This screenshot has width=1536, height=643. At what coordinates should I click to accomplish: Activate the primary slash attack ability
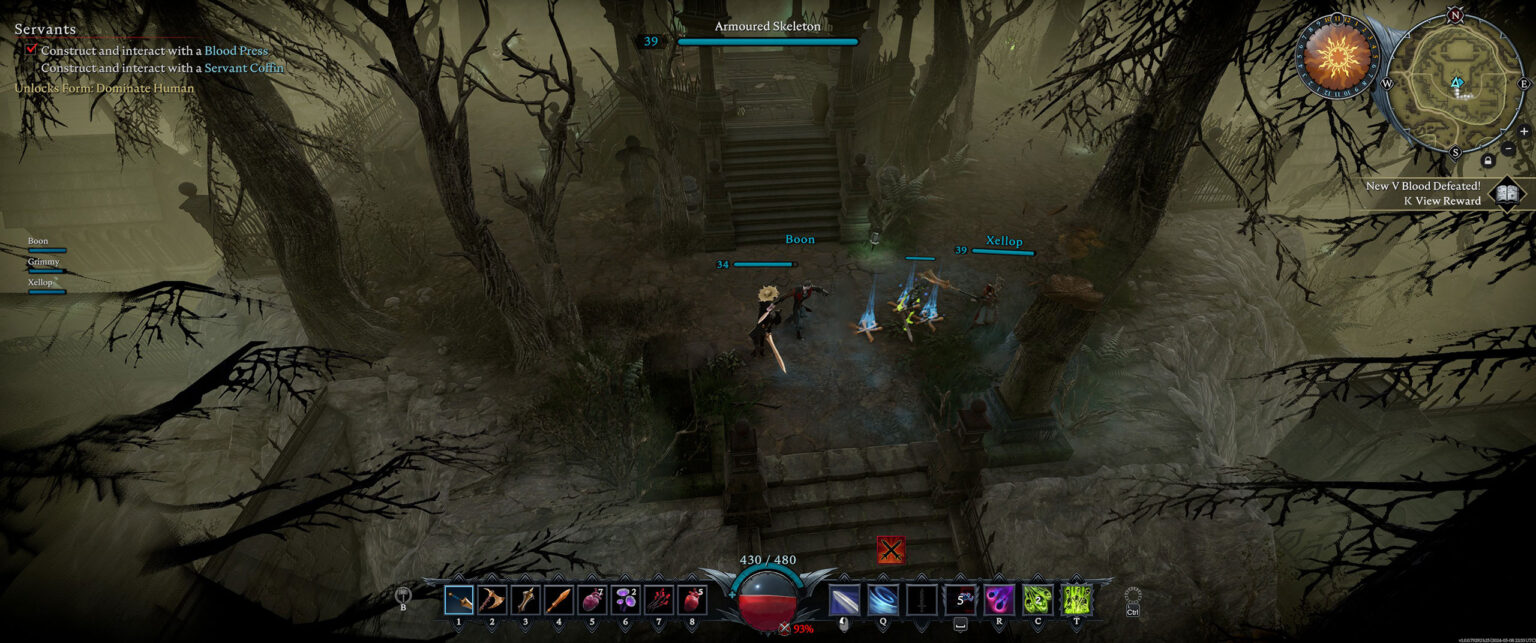[844, 599]
